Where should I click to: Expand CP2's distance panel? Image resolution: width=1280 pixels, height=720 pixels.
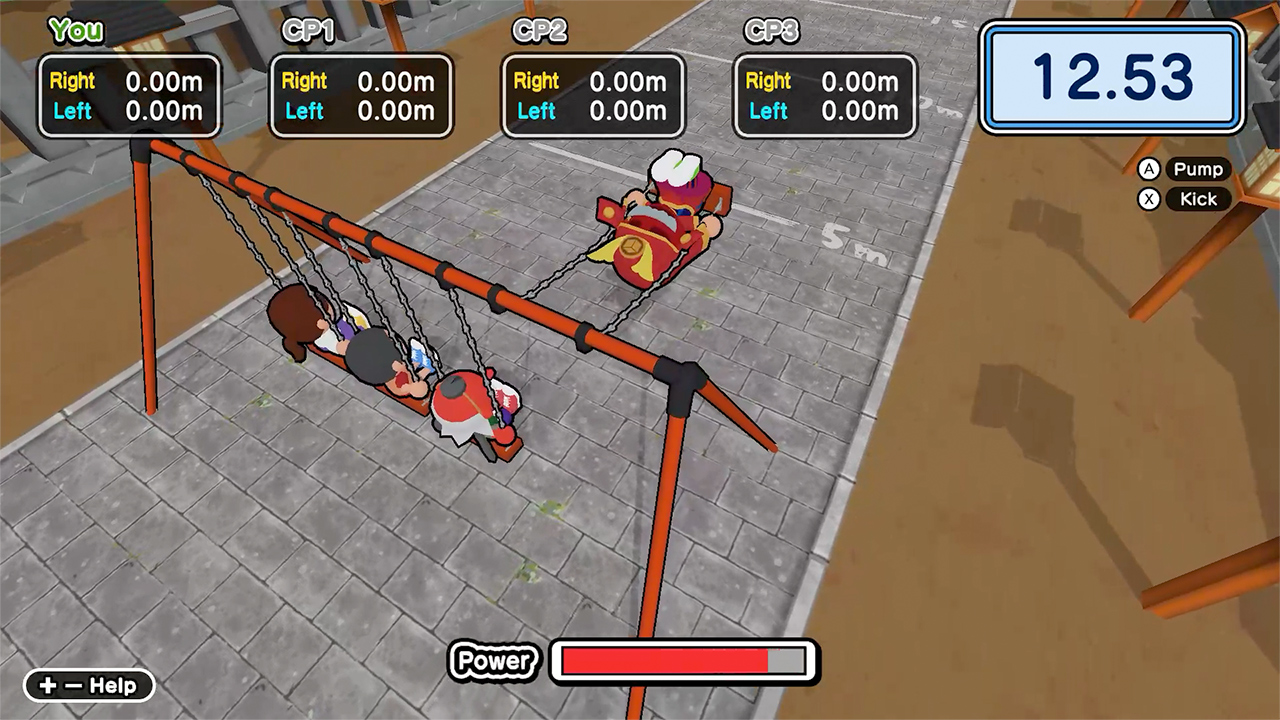point(593,96)
